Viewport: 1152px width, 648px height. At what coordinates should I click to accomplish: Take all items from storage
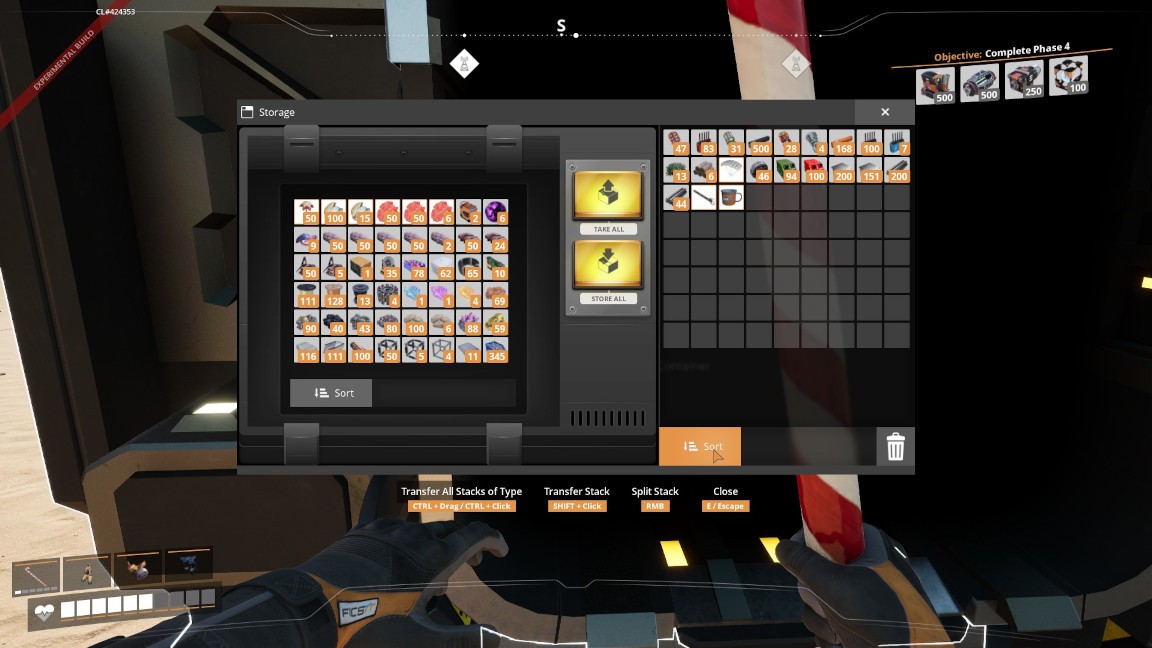(x=608, y=197)
